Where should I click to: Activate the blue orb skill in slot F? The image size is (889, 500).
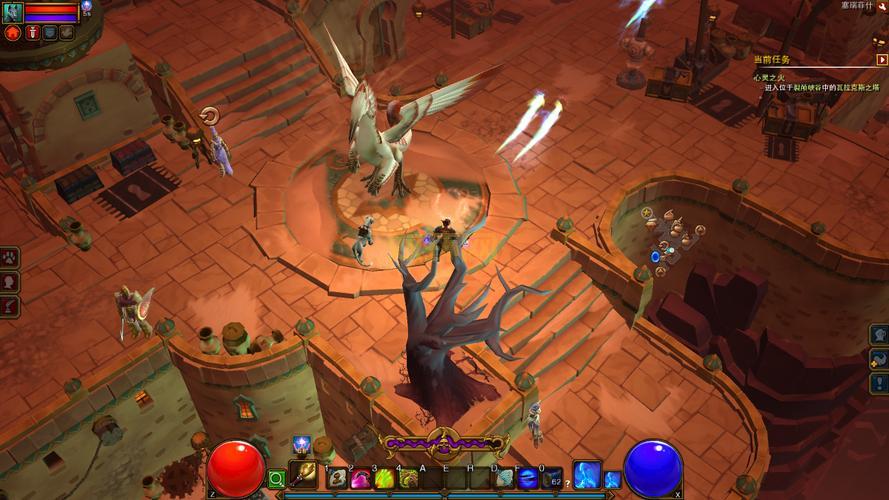tap(528, 478)
